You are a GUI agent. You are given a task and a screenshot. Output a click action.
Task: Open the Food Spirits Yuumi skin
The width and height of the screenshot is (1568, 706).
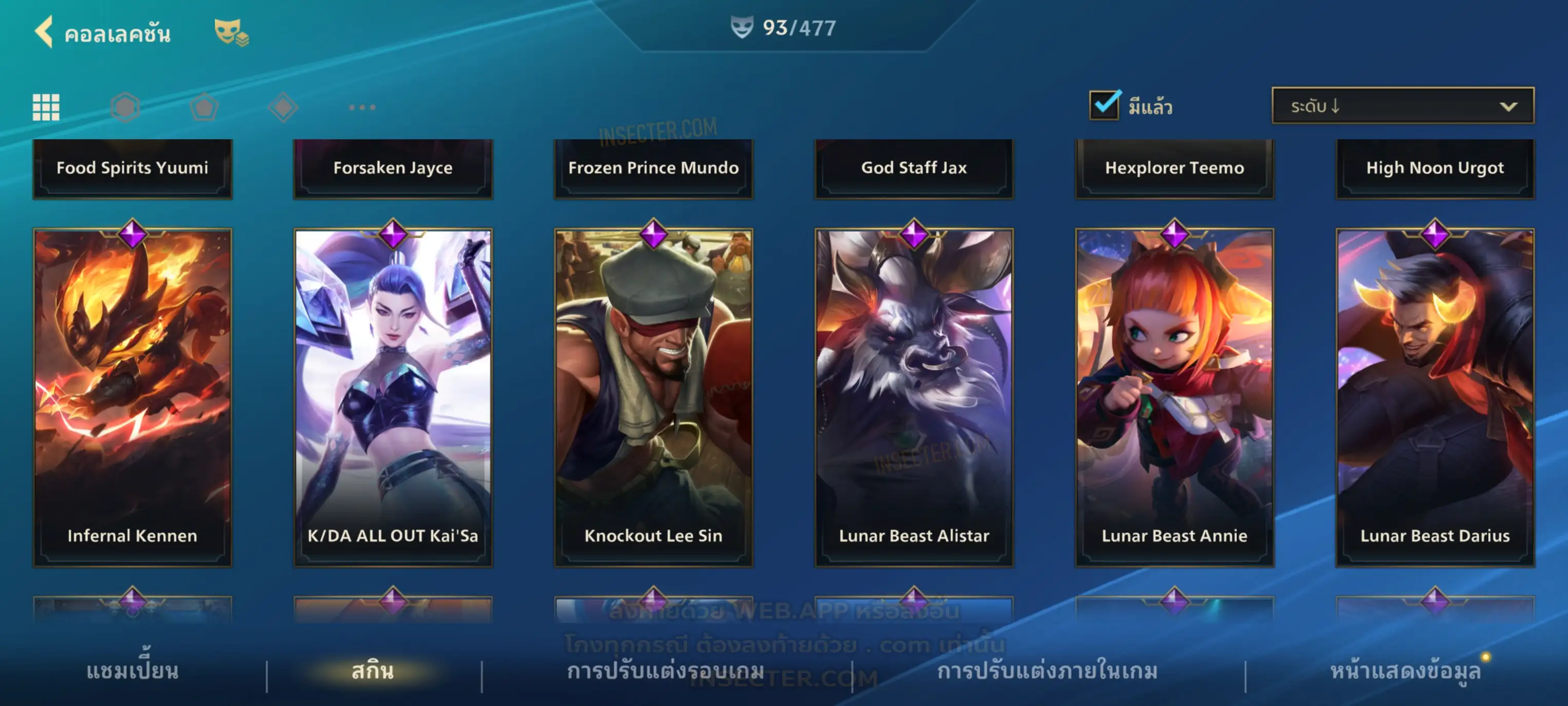[x=132, y=168]
